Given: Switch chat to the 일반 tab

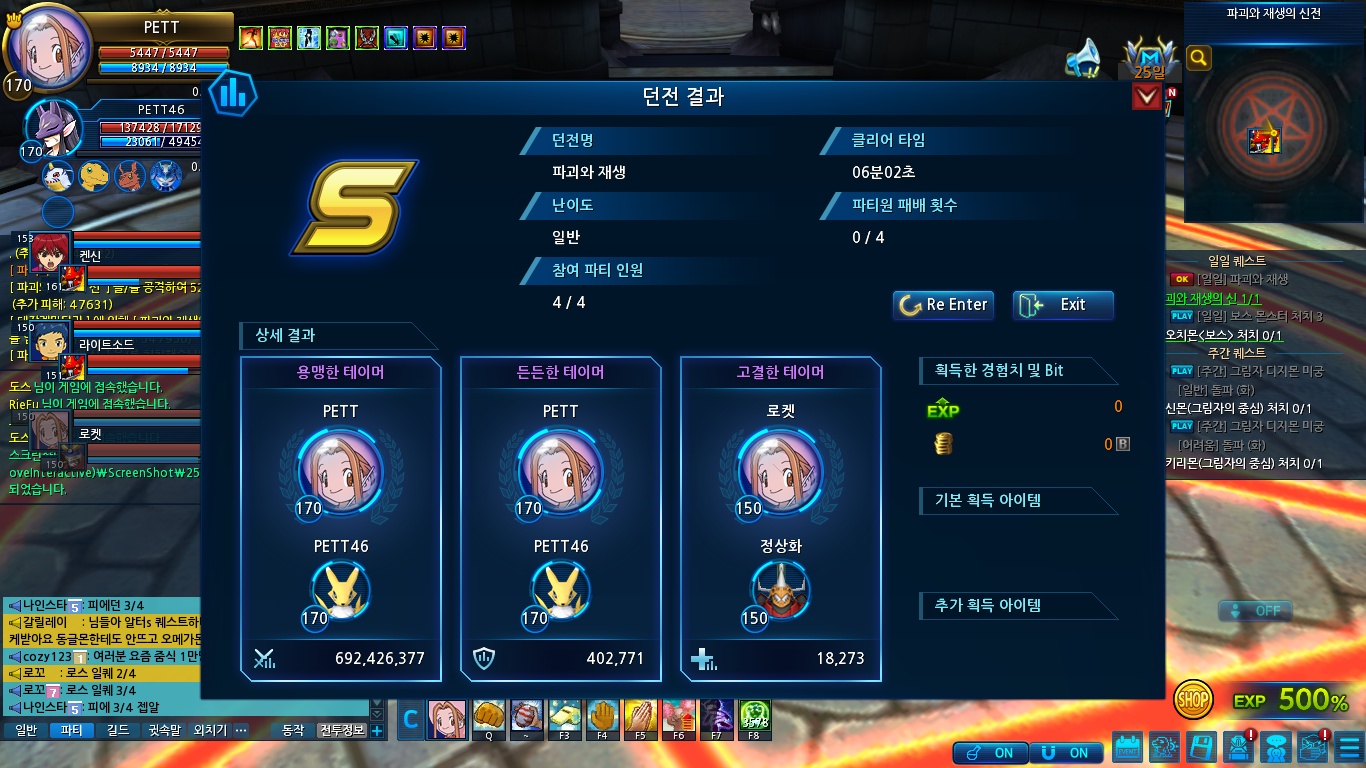Looking at the screenshot, I should [26, 730].
